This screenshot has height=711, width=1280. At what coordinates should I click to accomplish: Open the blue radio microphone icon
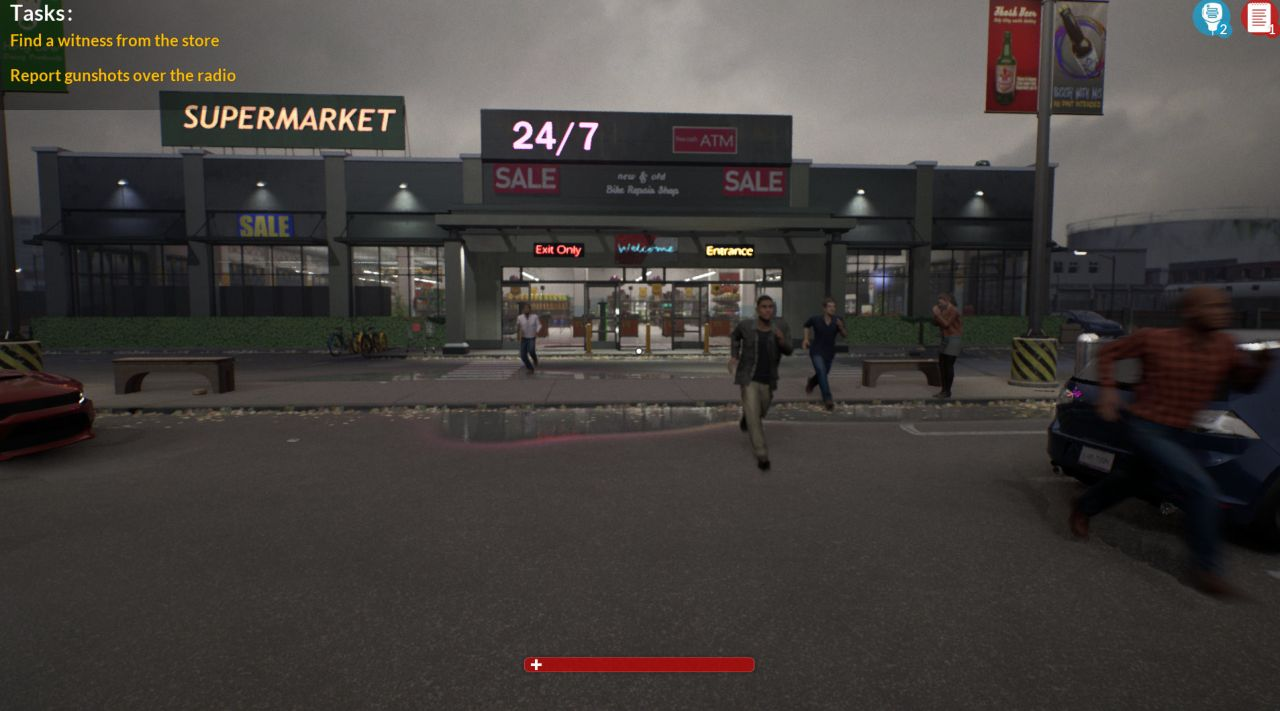click(1211, 17)
